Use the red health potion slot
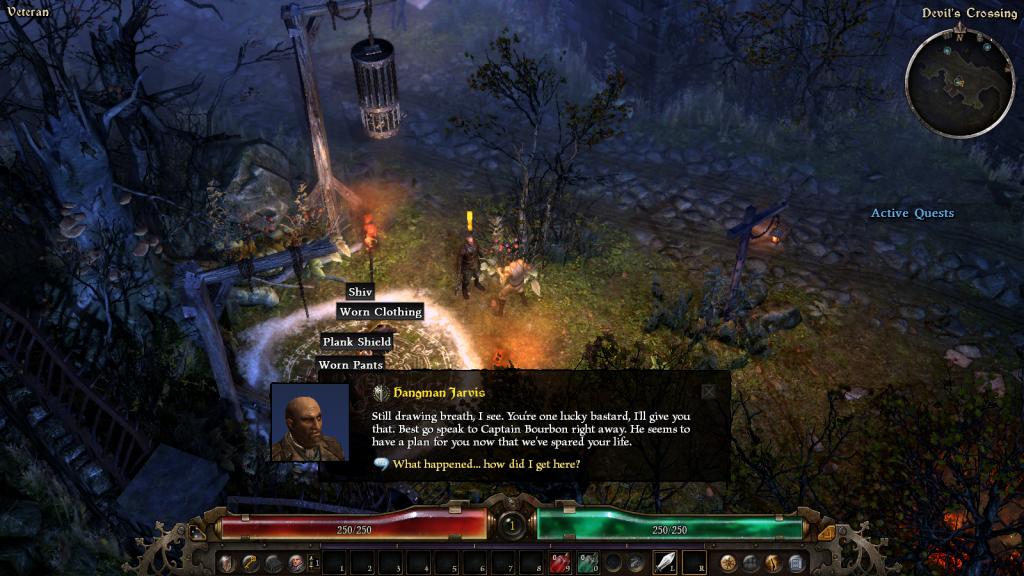The image size is (1024, 576). (x=560, y=563)
